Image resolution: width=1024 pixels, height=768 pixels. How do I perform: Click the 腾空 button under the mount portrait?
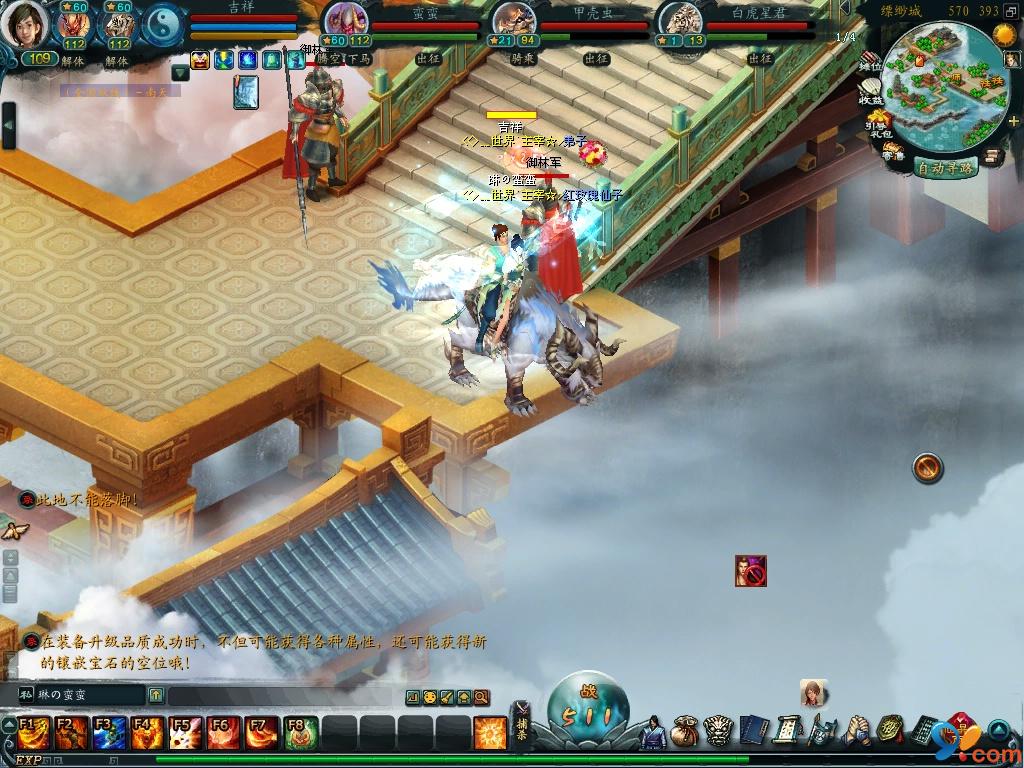[330, 59]
